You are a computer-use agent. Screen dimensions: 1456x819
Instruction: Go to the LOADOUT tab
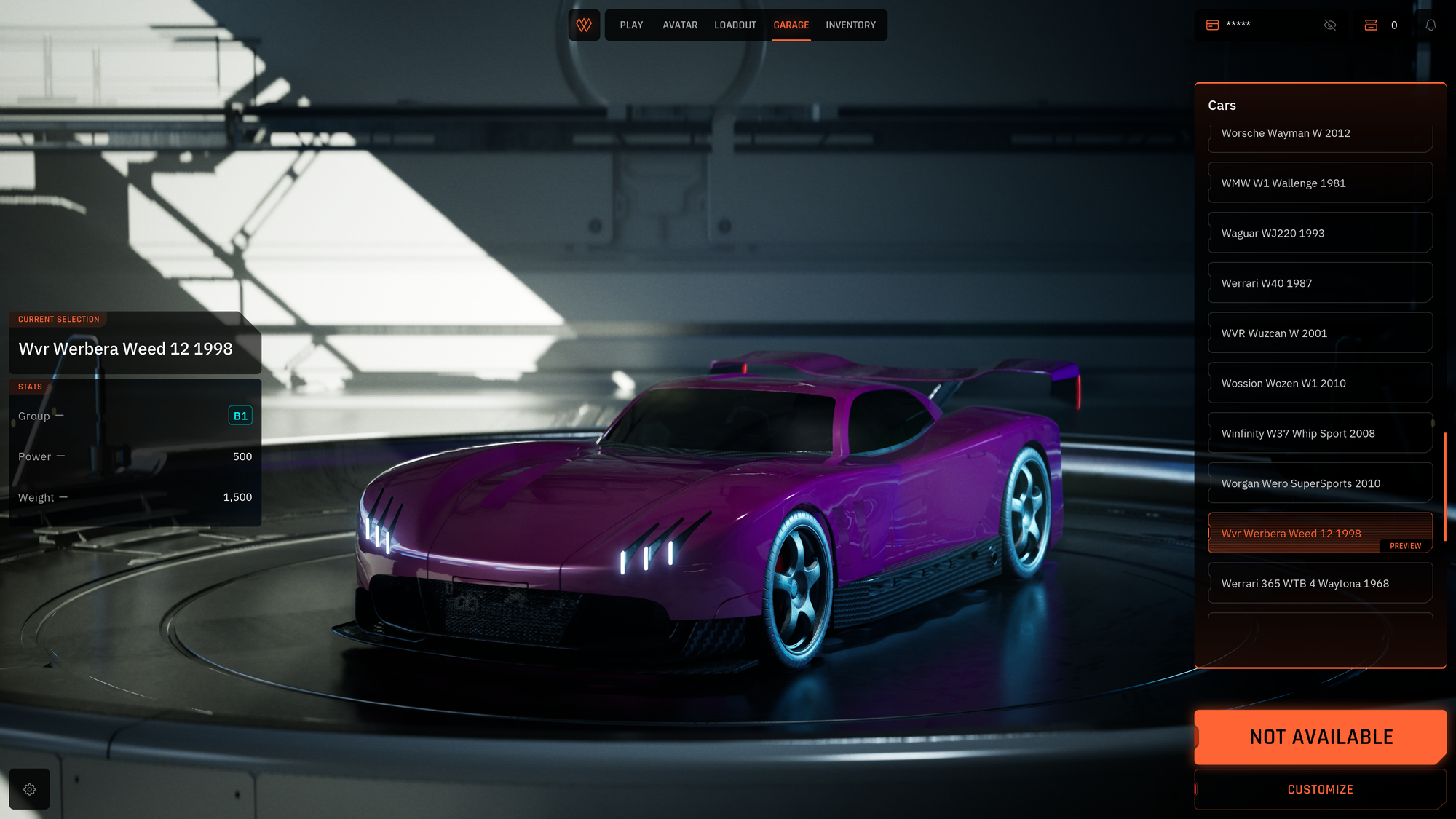[x=735, y=25]
